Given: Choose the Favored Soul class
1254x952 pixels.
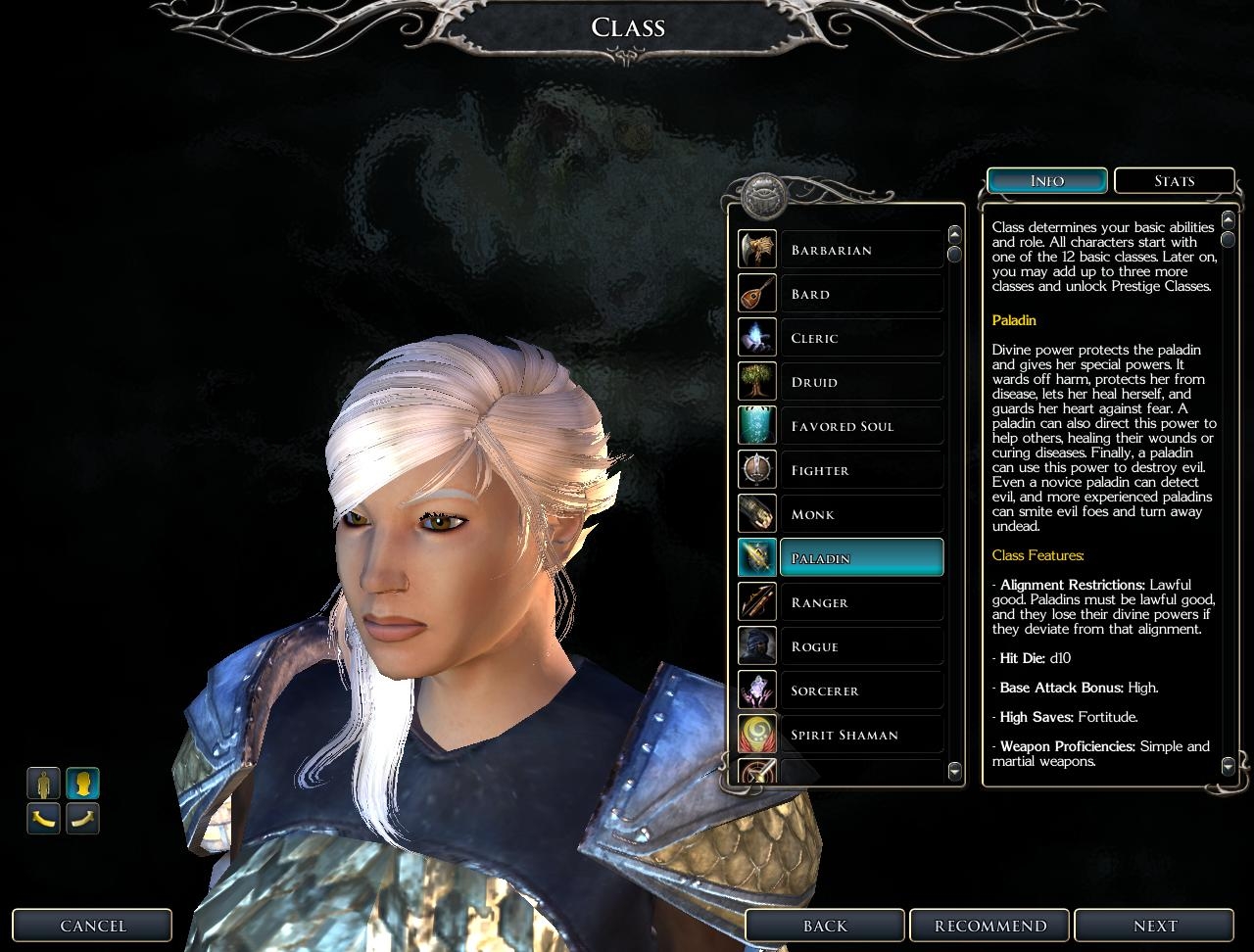Looking at the screenshot, I should (x=861, y=426).
